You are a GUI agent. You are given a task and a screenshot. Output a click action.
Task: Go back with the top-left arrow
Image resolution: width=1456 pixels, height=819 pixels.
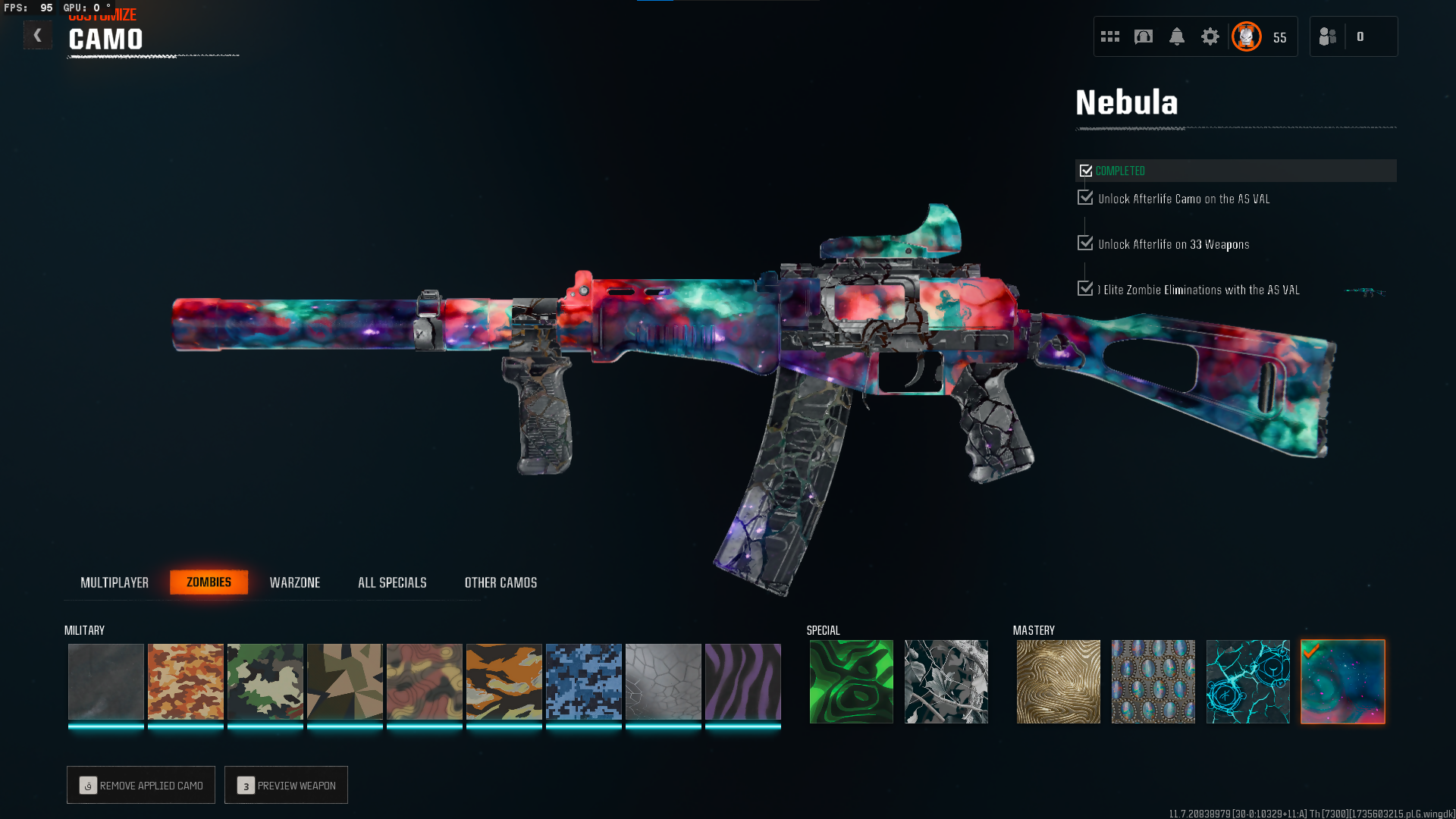tap(37, 35)
